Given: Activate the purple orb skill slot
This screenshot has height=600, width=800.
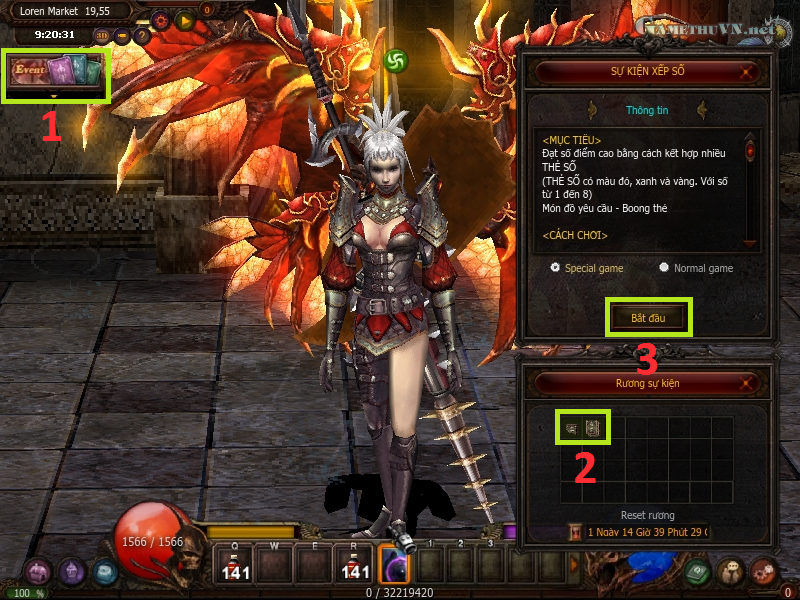Looking at the screenshot, I should (394, 564).
